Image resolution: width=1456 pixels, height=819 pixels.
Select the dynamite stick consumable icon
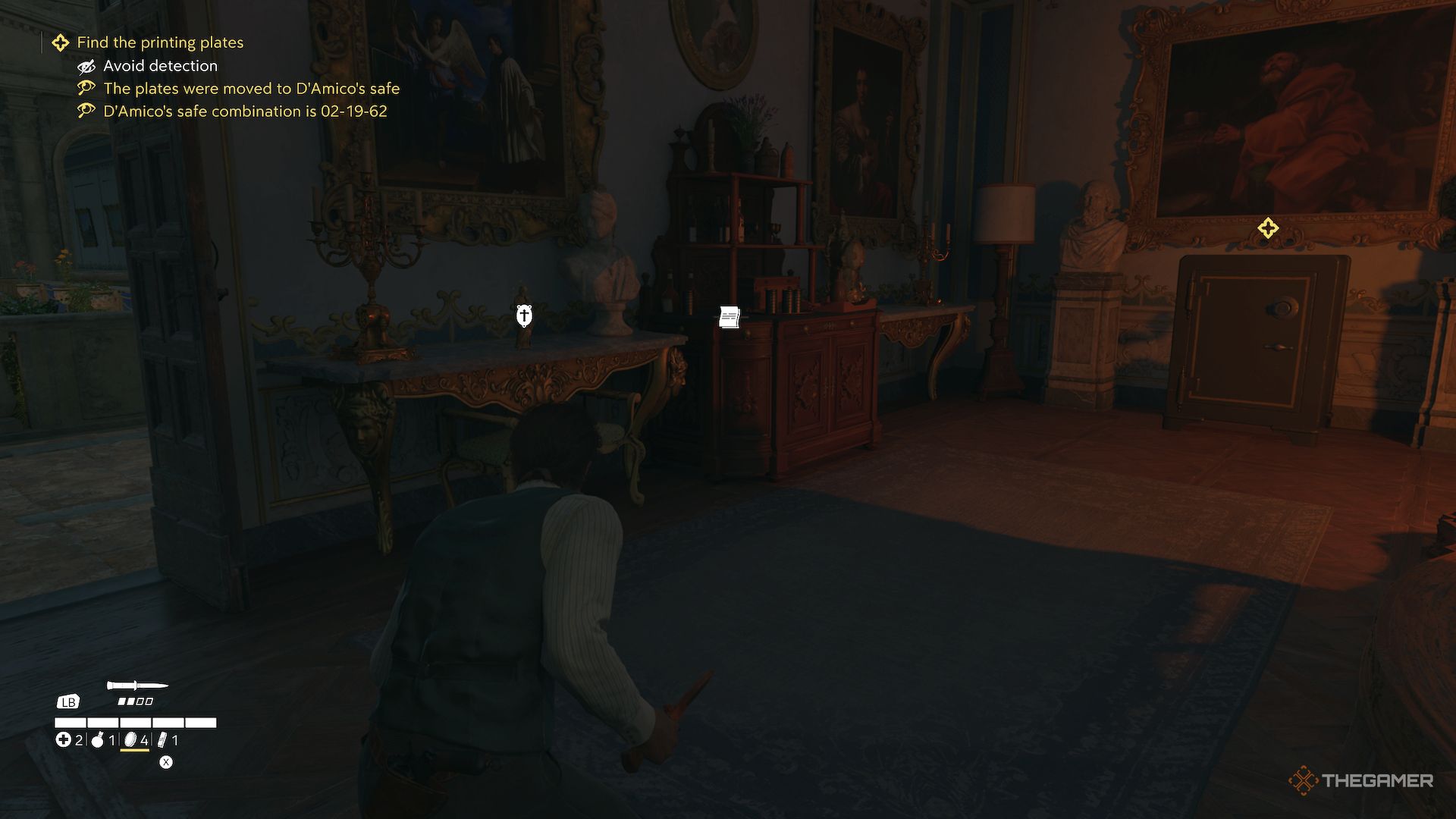point(162,741)
